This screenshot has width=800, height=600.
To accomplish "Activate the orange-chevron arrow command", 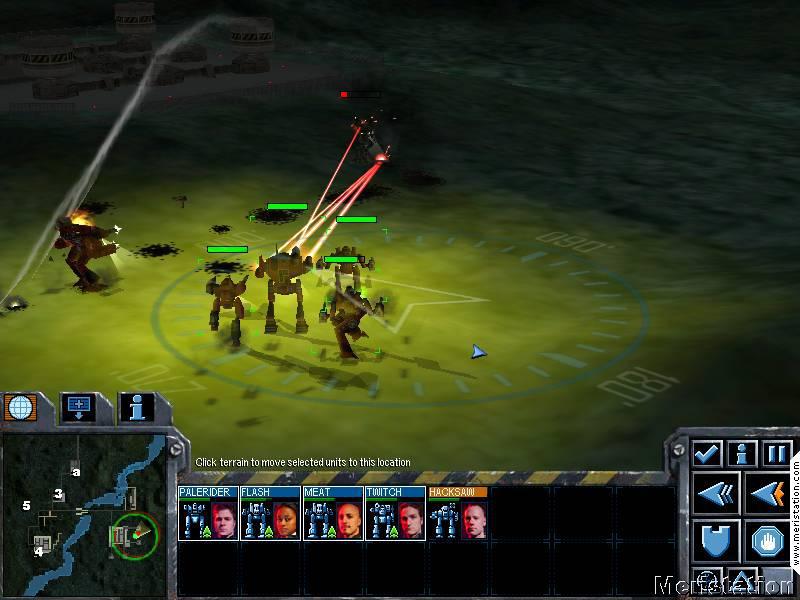I will tap(767, 493).
